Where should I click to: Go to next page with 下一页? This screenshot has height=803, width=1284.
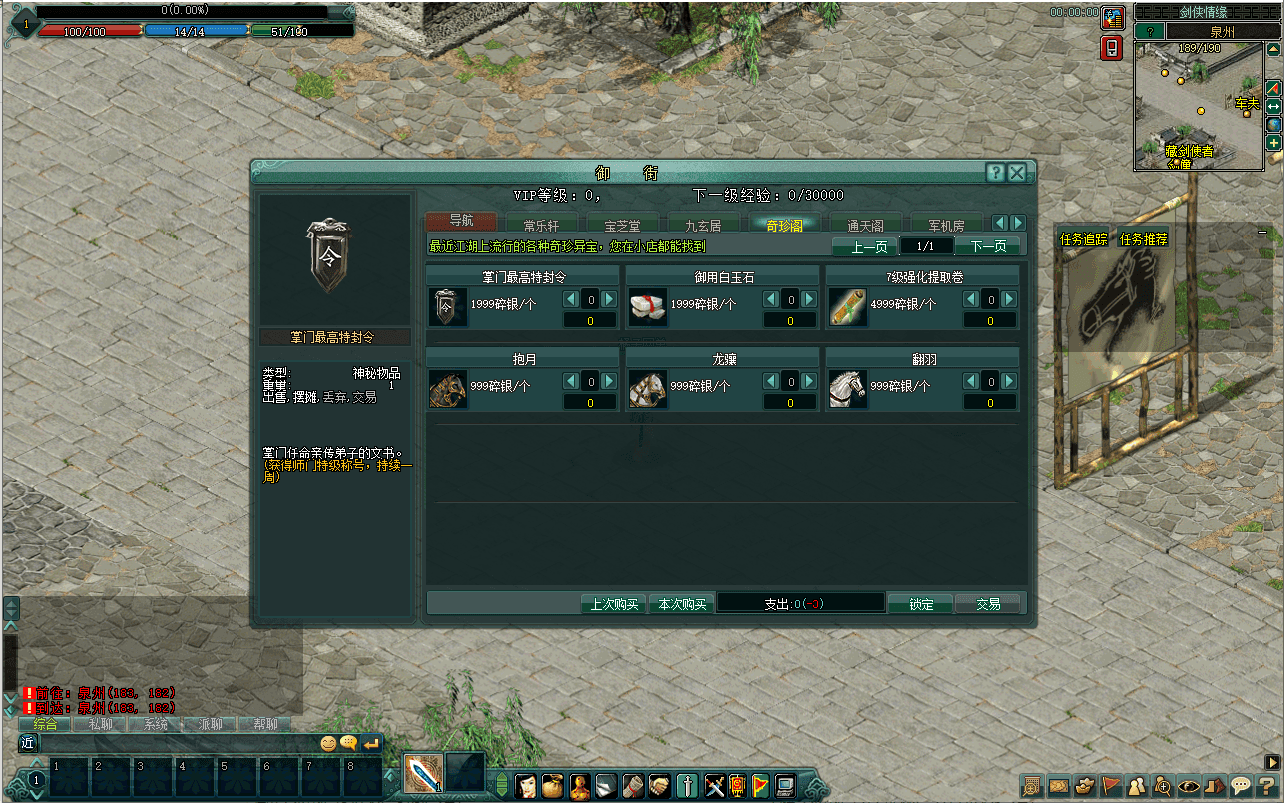click(988, 246)
